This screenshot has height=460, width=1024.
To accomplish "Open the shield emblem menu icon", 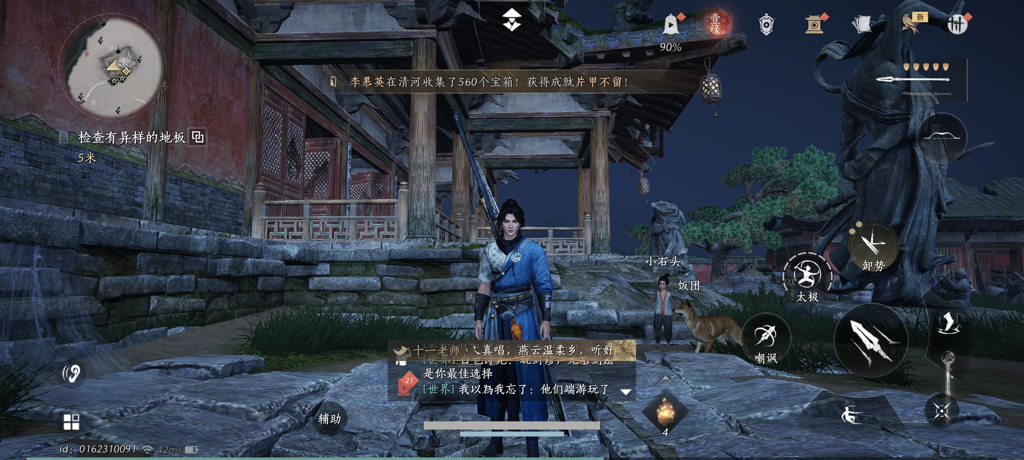I will pos(766,24).
